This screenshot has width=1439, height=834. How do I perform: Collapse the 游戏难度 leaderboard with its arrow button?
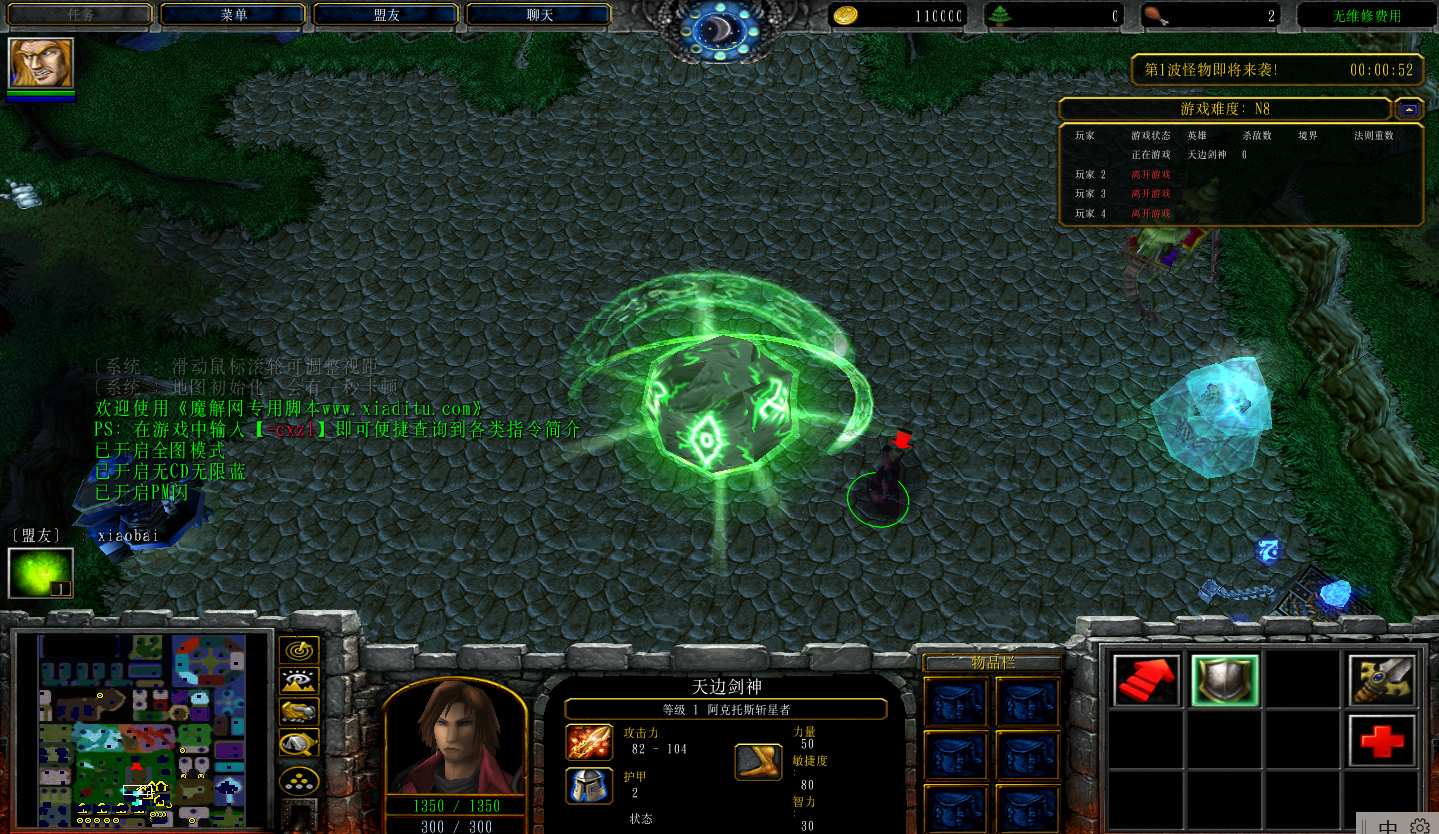[1410, 108]
